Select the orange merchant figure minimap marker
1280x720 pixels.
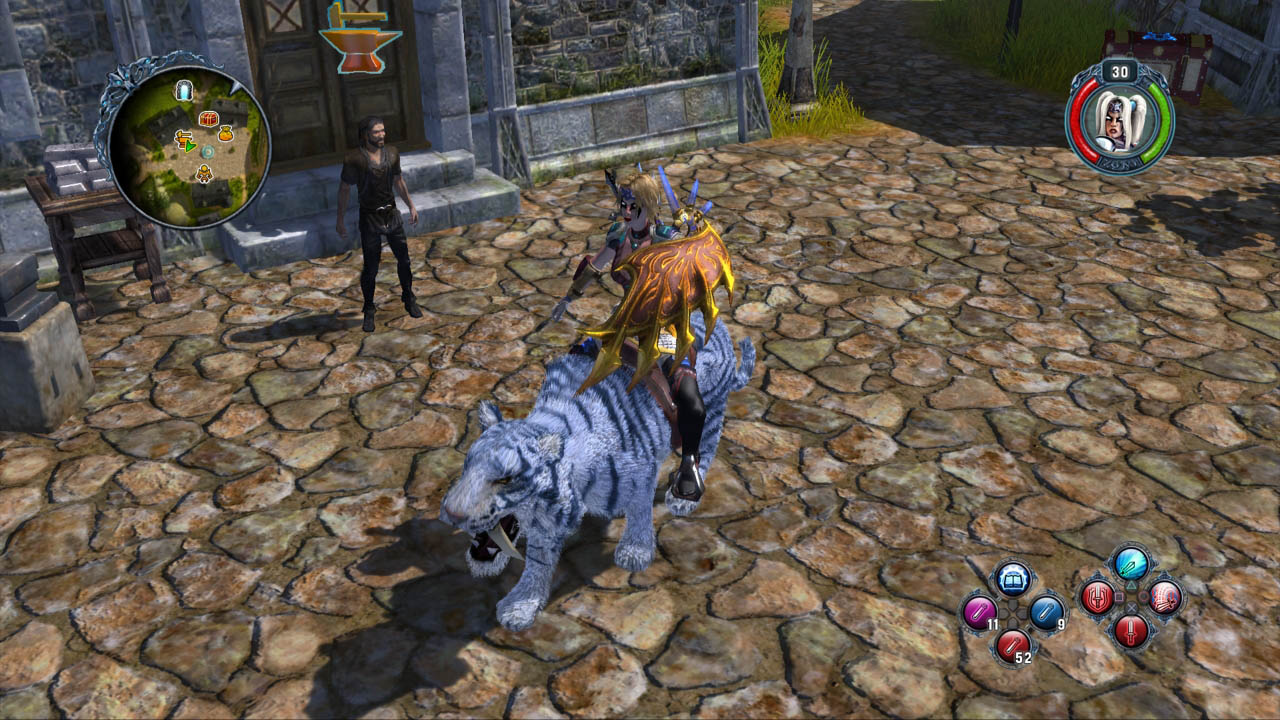204,174
